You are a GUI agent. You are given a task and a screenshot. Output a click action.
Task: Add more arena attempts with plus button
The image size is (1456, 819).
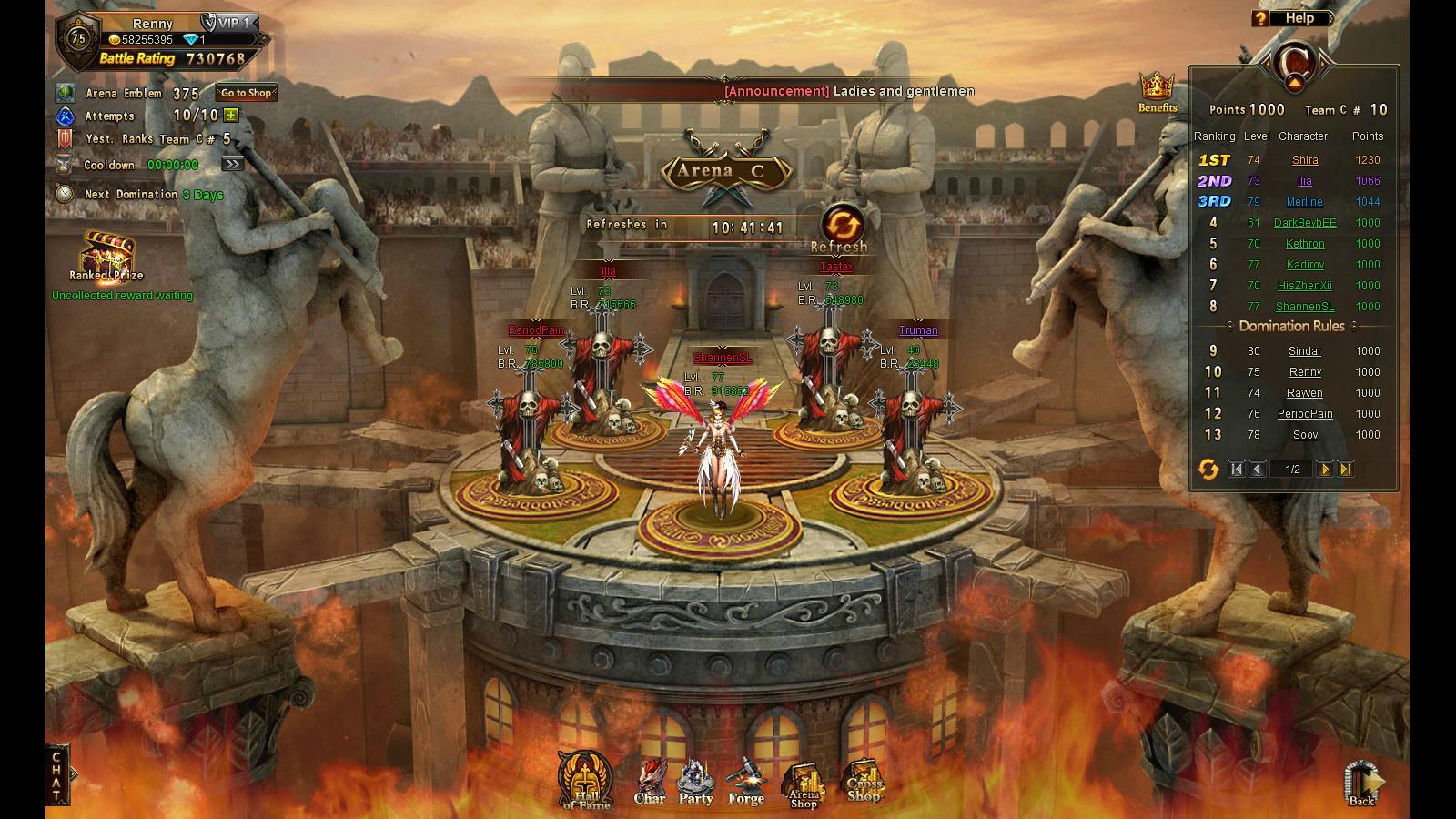(x=231, y=116)
